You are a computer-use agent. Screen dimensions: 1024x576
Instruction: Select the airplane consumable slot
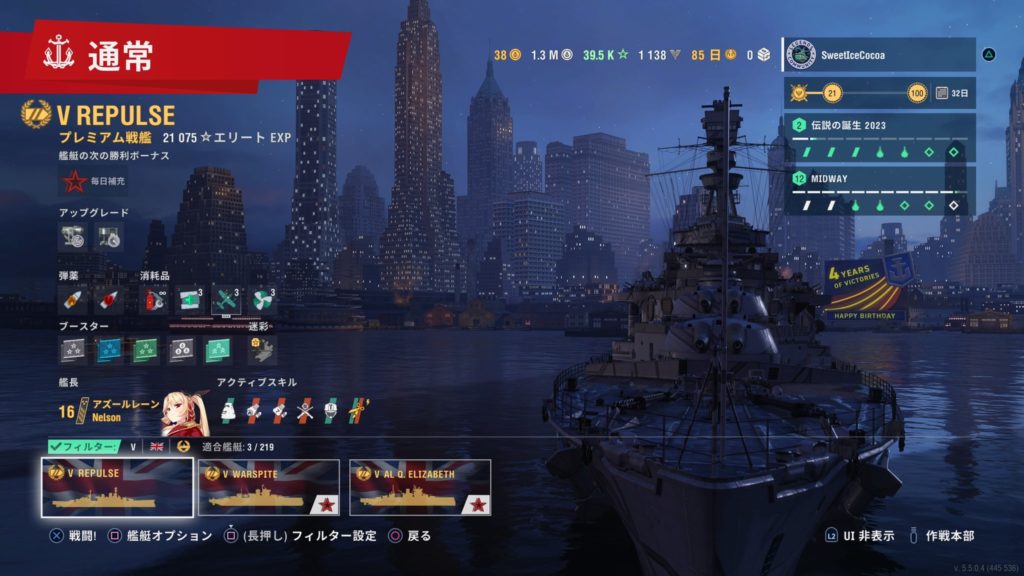click(227, 300)
